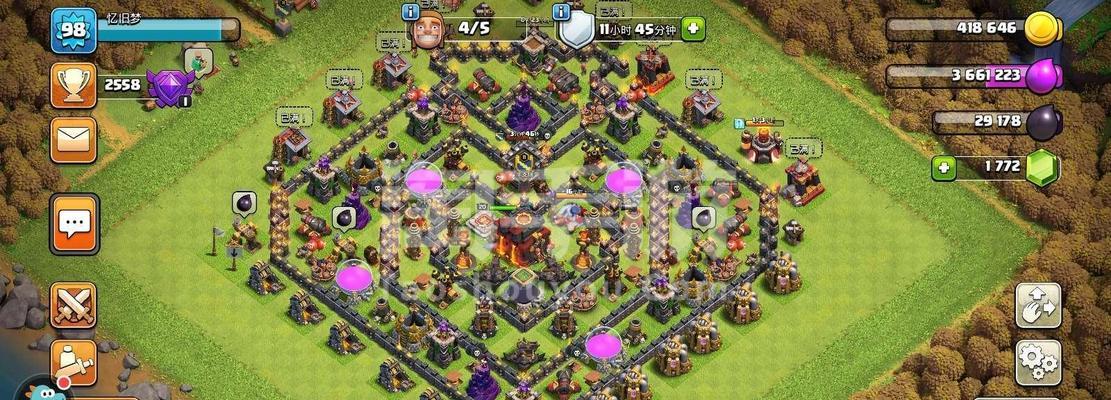Open the mail inbox envelope button
This screenshot has width=1111, height=400.
point(73,139)
